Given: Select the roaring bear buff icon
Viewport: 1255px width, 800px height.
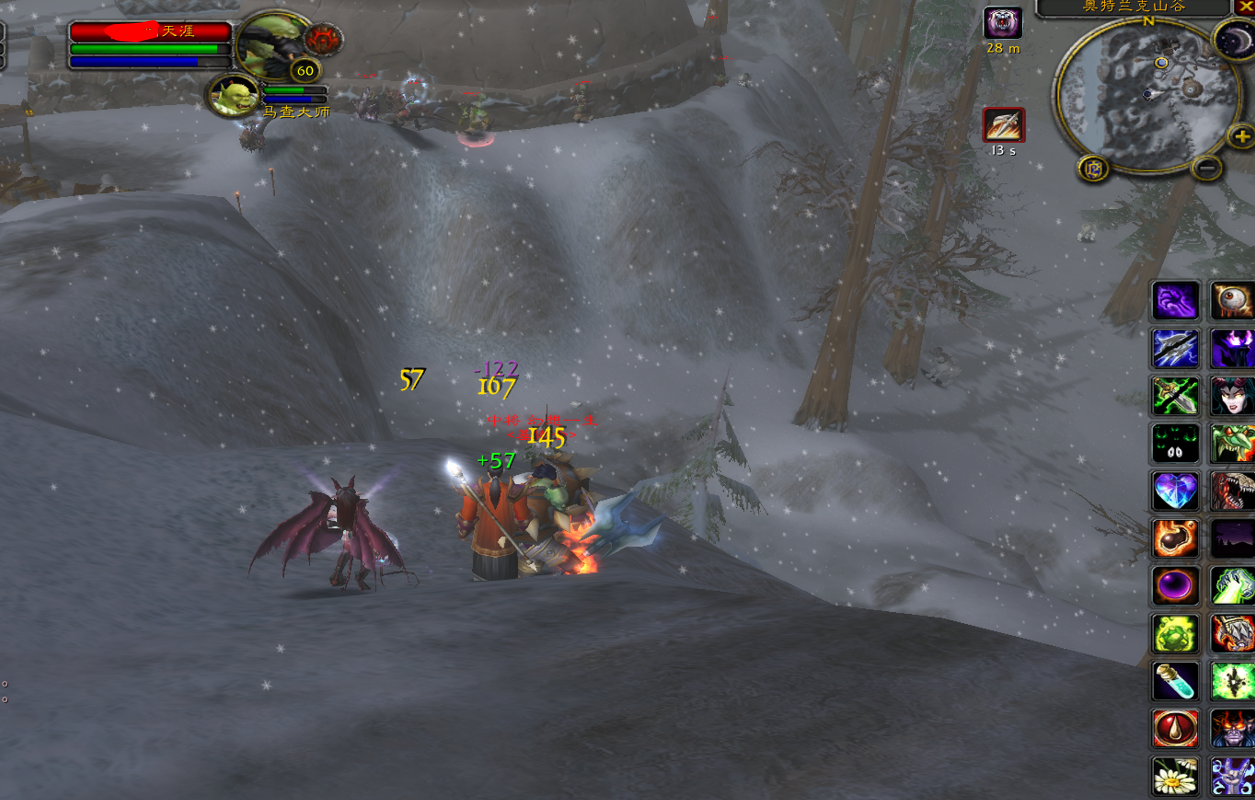Looking at the screenshot, I should point(1003,23).
